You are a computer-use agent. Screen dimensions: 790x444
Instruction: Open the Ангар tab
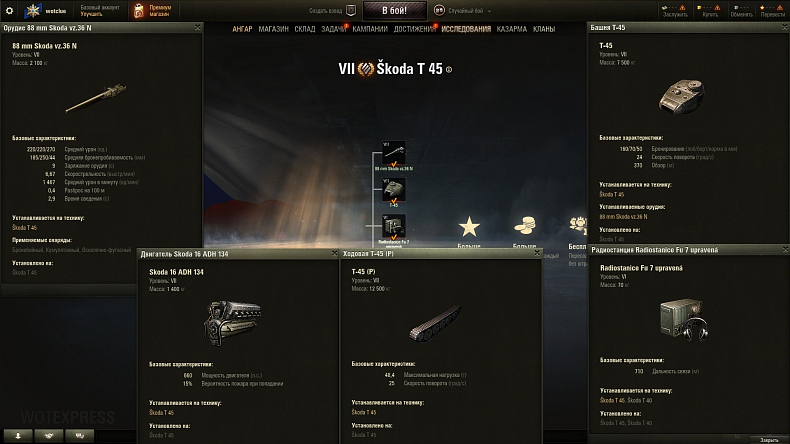[242, 29]
